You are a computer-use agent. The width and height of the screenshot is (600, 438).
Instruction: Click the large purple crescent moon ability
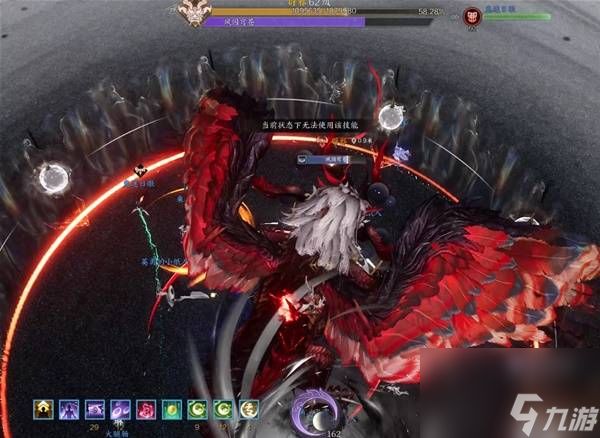coord(309,410)
